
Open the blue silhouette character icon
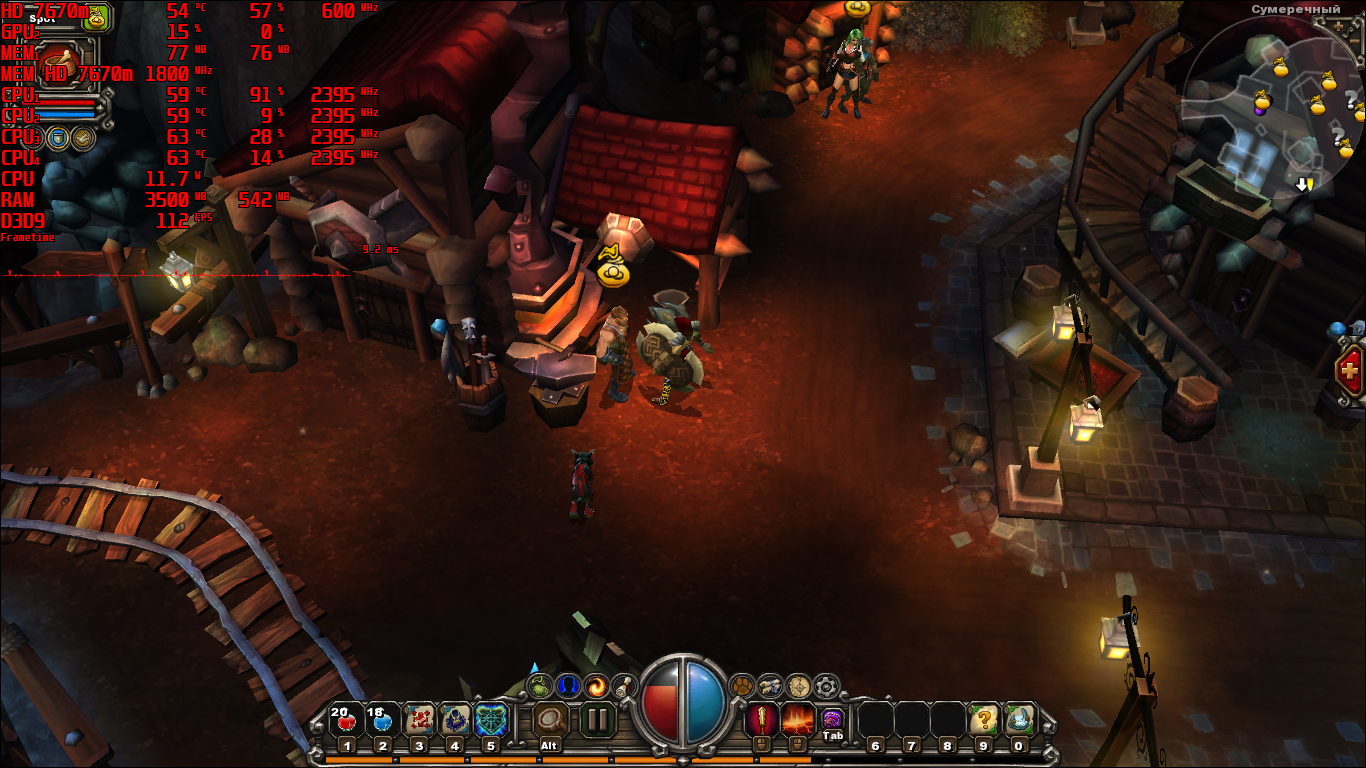(569, 686)
